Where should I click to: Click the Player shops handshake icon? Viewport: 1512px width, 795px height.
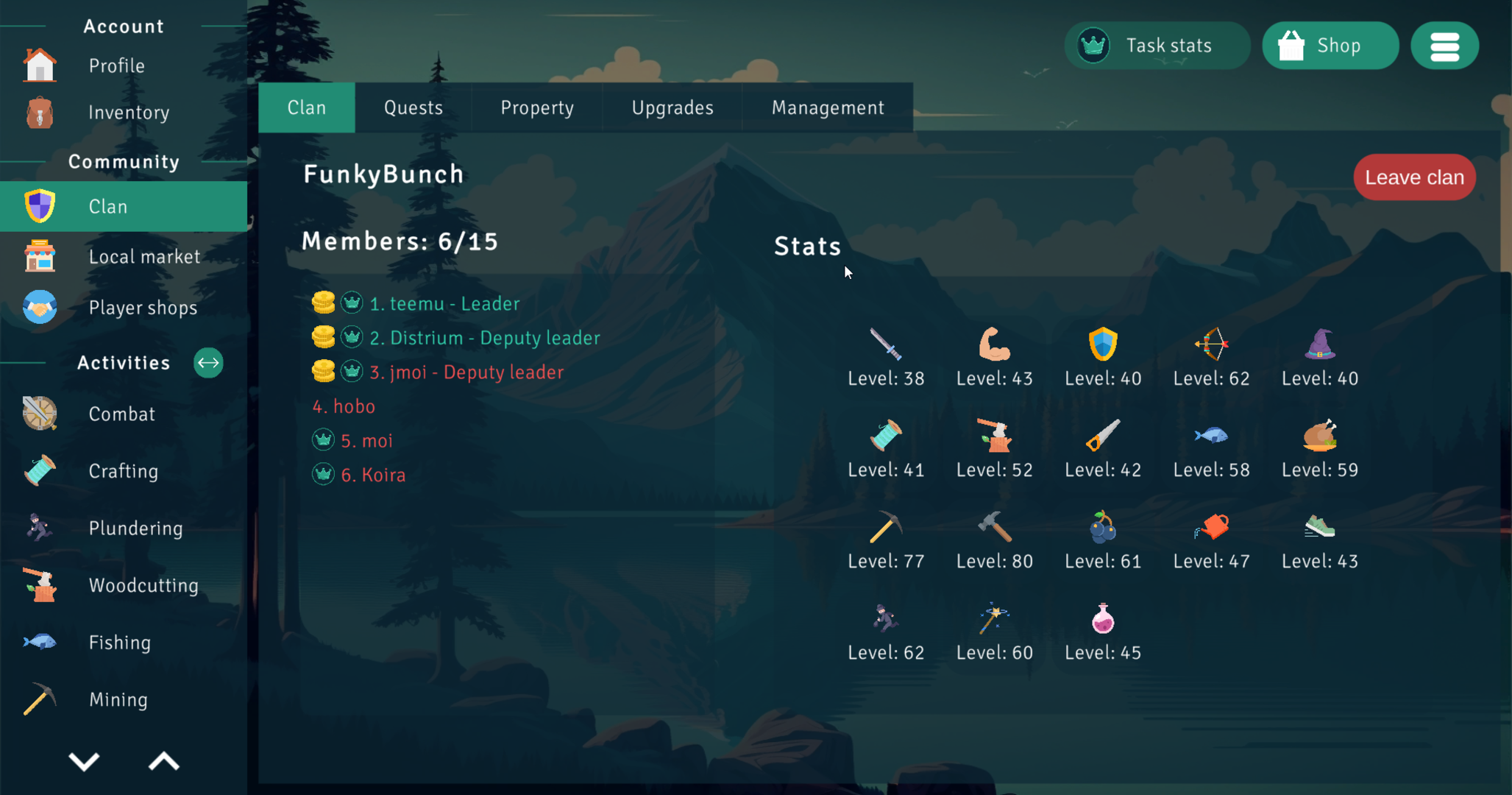(40, 307)
